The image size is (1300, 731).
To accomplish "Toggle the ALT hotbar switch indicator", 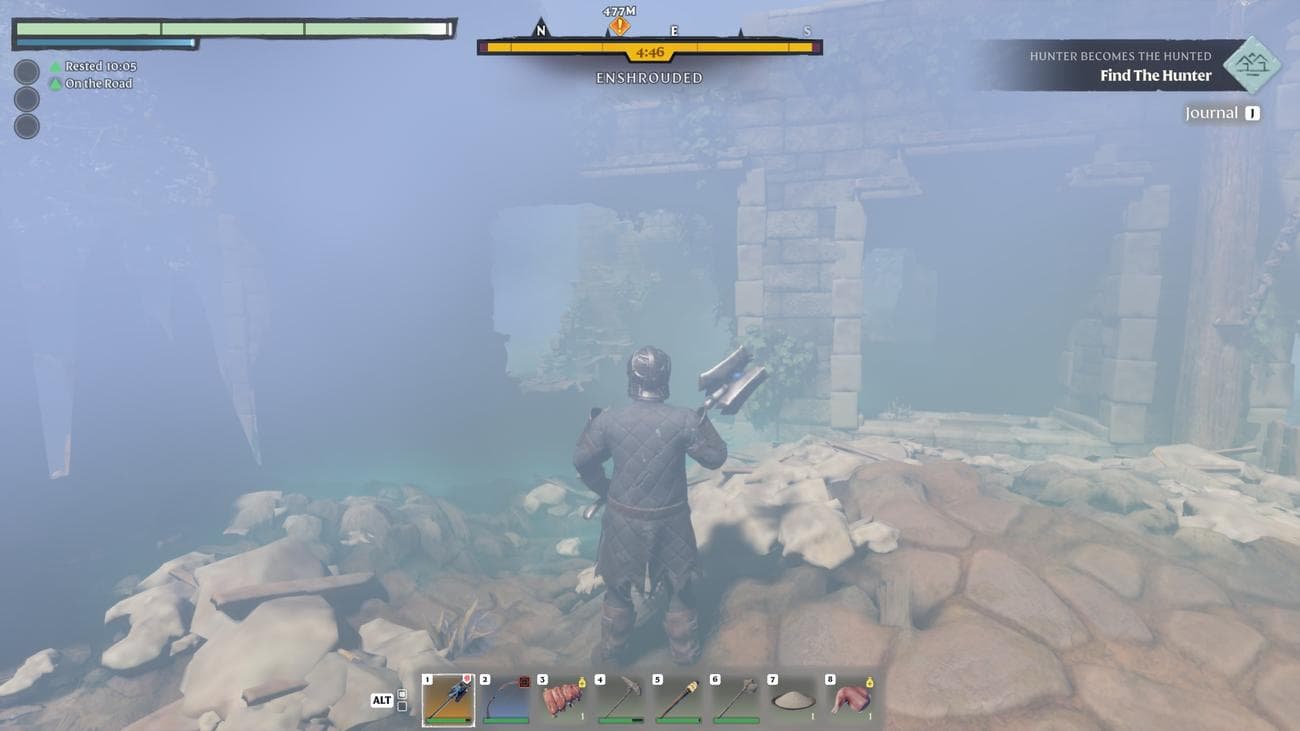I will tap(383, 700).
